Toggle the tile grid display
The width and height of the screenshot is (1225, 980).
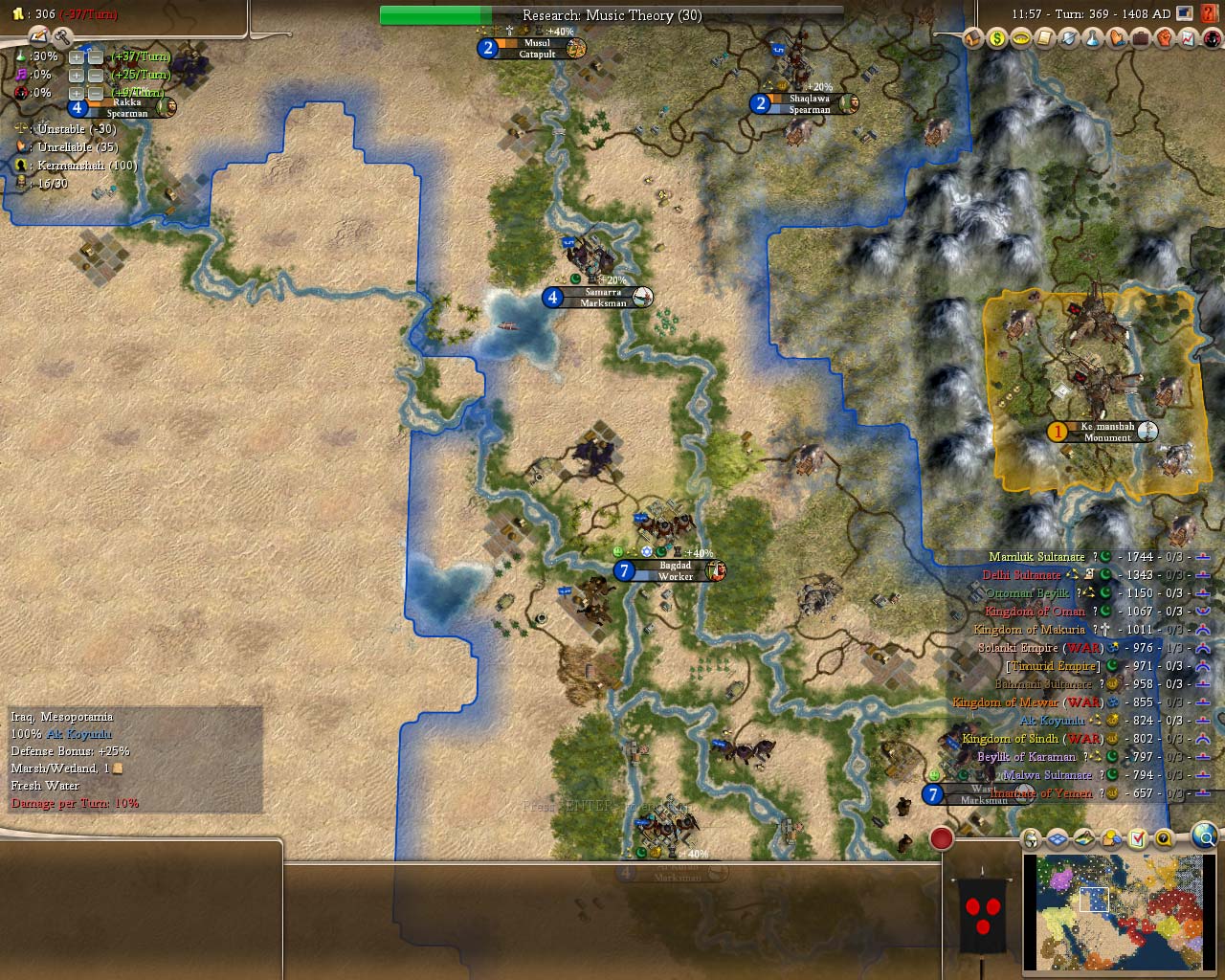coord(1058,839)
